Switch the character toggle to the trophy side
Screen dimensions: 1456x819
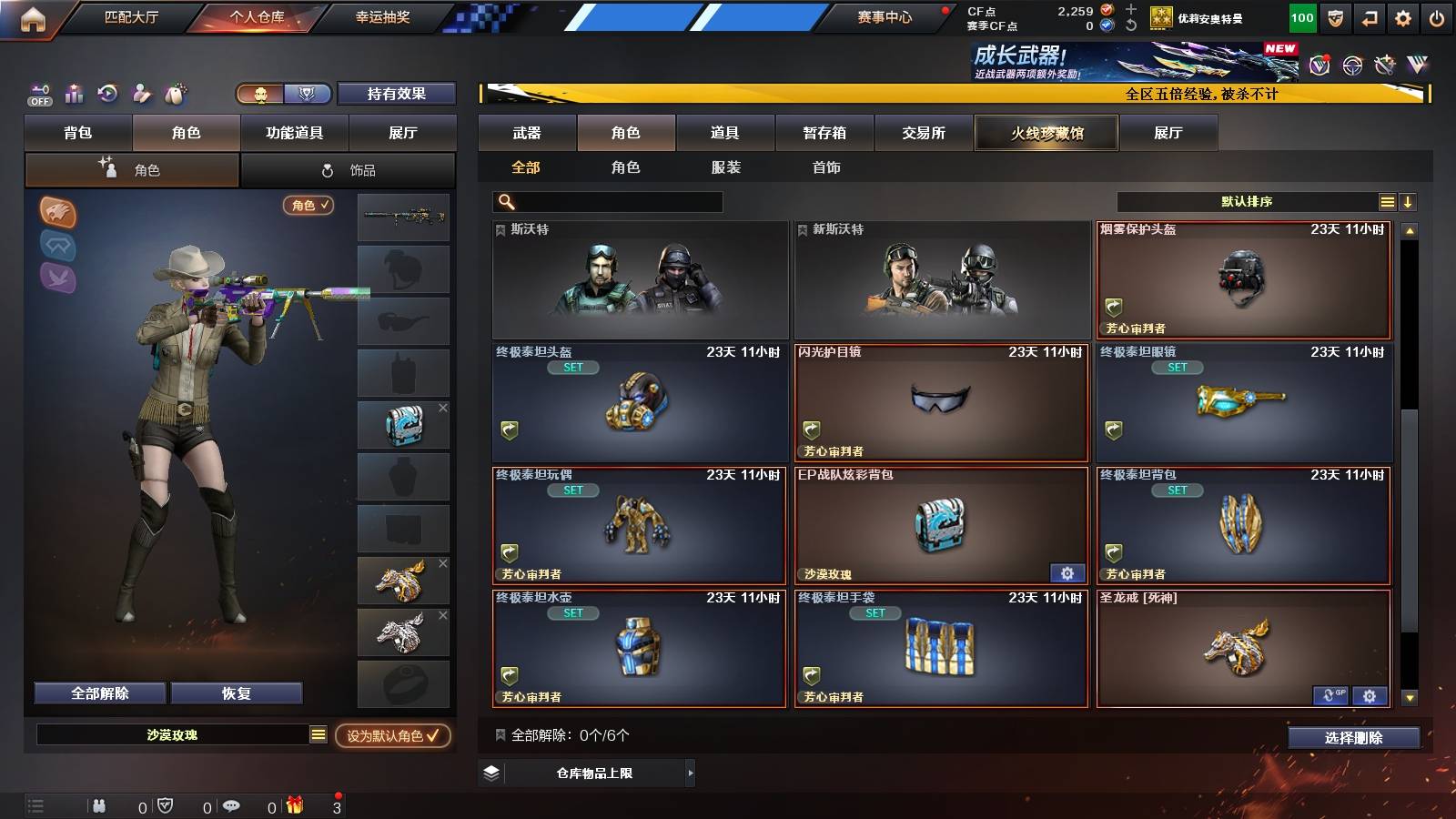click(x=308, y=94)
